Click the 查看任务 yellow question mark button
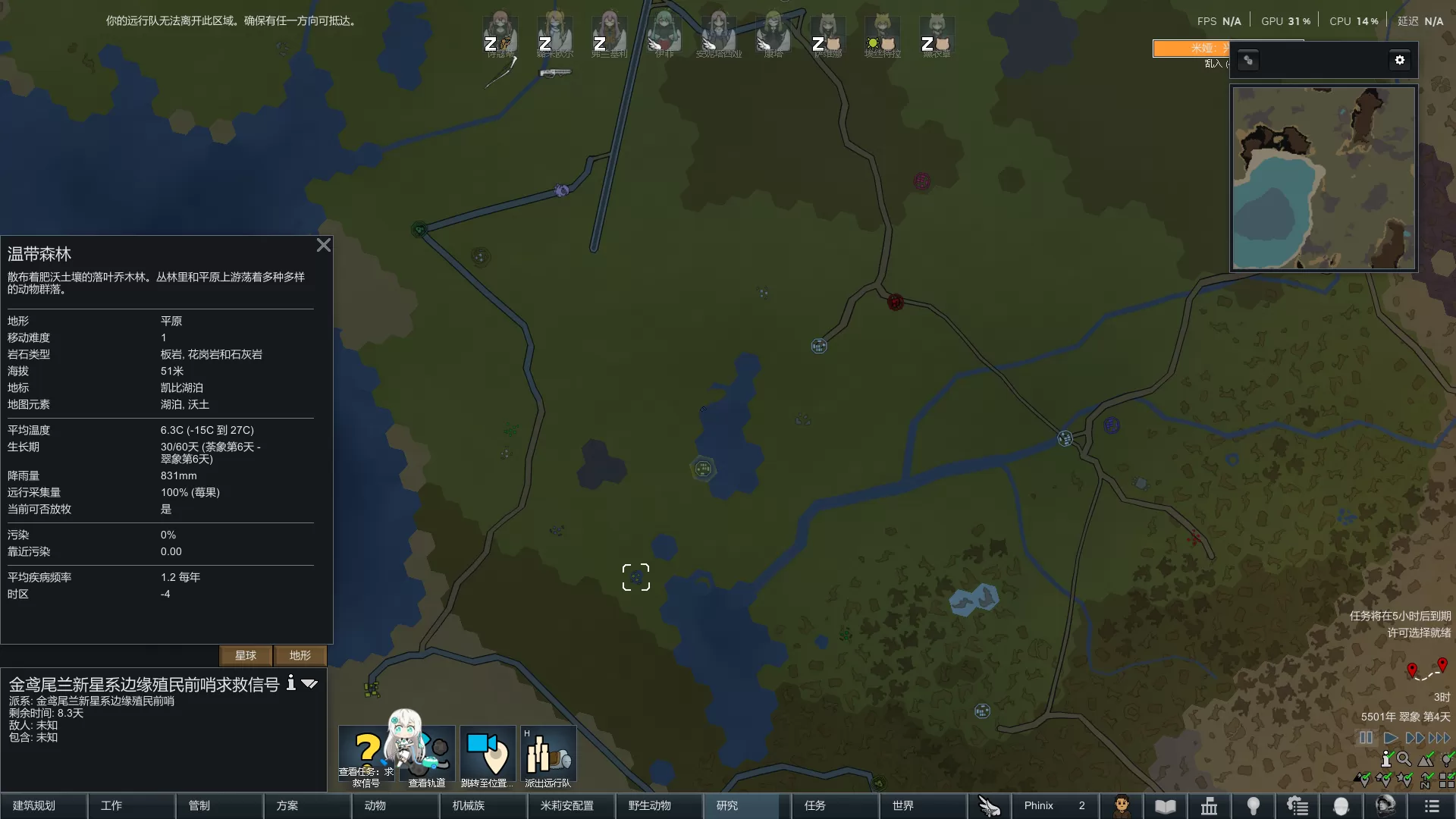The image size is (1456, 819). (367, 755)
